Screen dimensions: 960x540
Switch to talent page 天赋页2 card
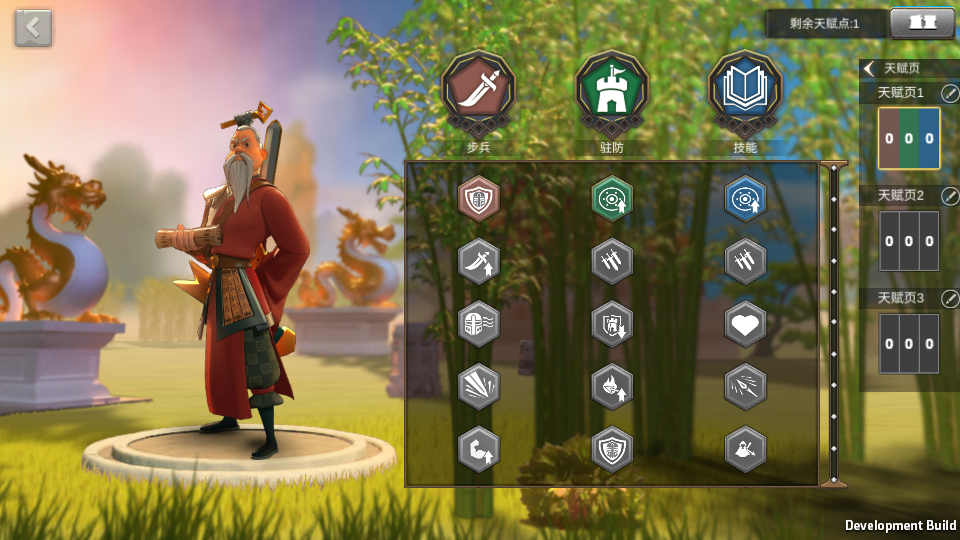909,241
